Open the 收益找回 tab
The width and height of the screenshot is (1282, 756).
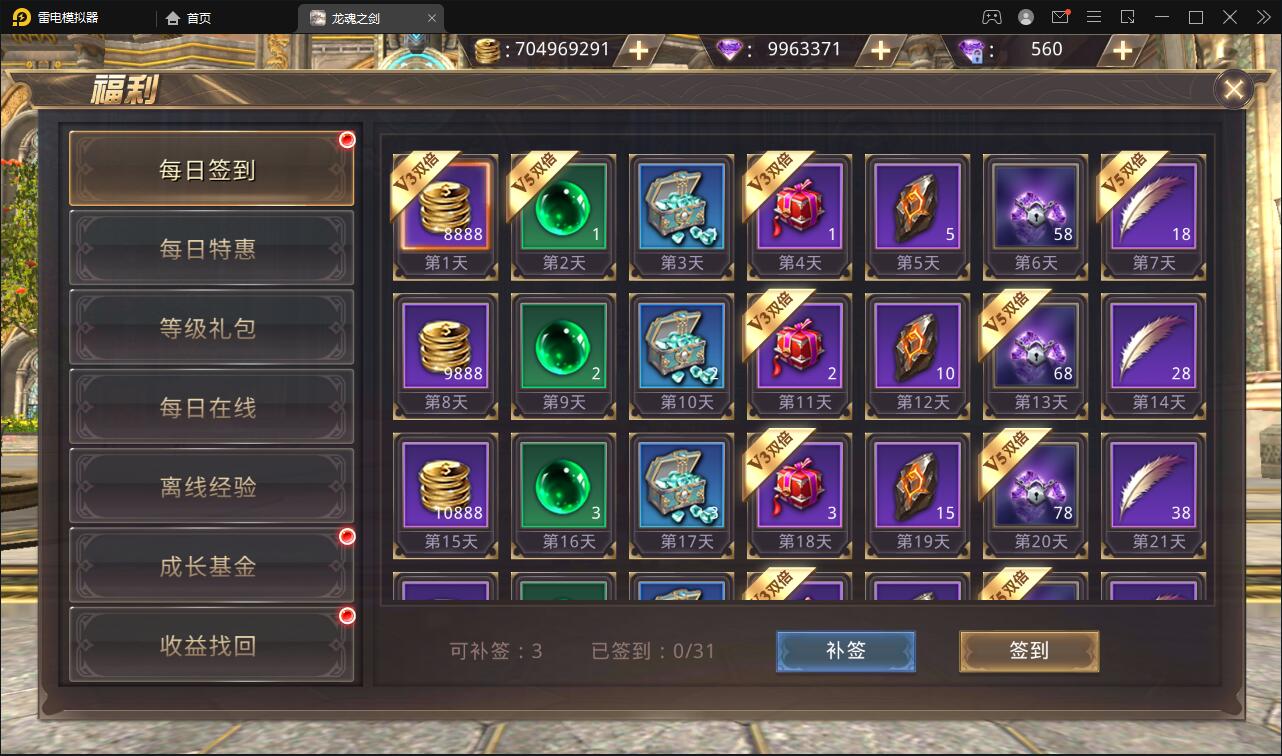point(210,645)
